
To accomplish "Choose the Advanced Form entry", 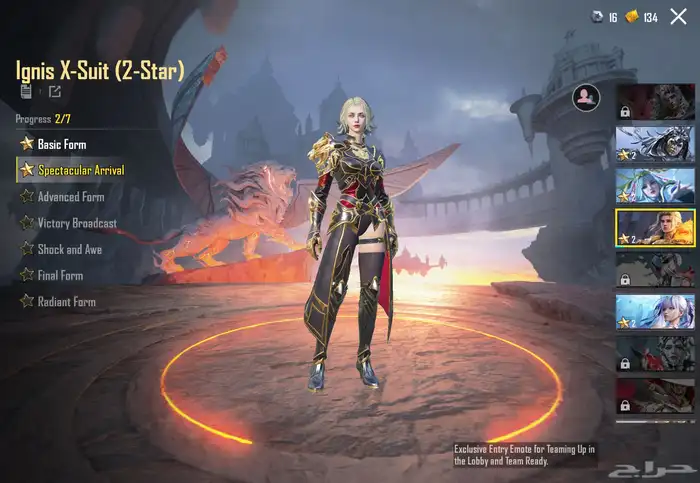I will (x=70, y=197).
